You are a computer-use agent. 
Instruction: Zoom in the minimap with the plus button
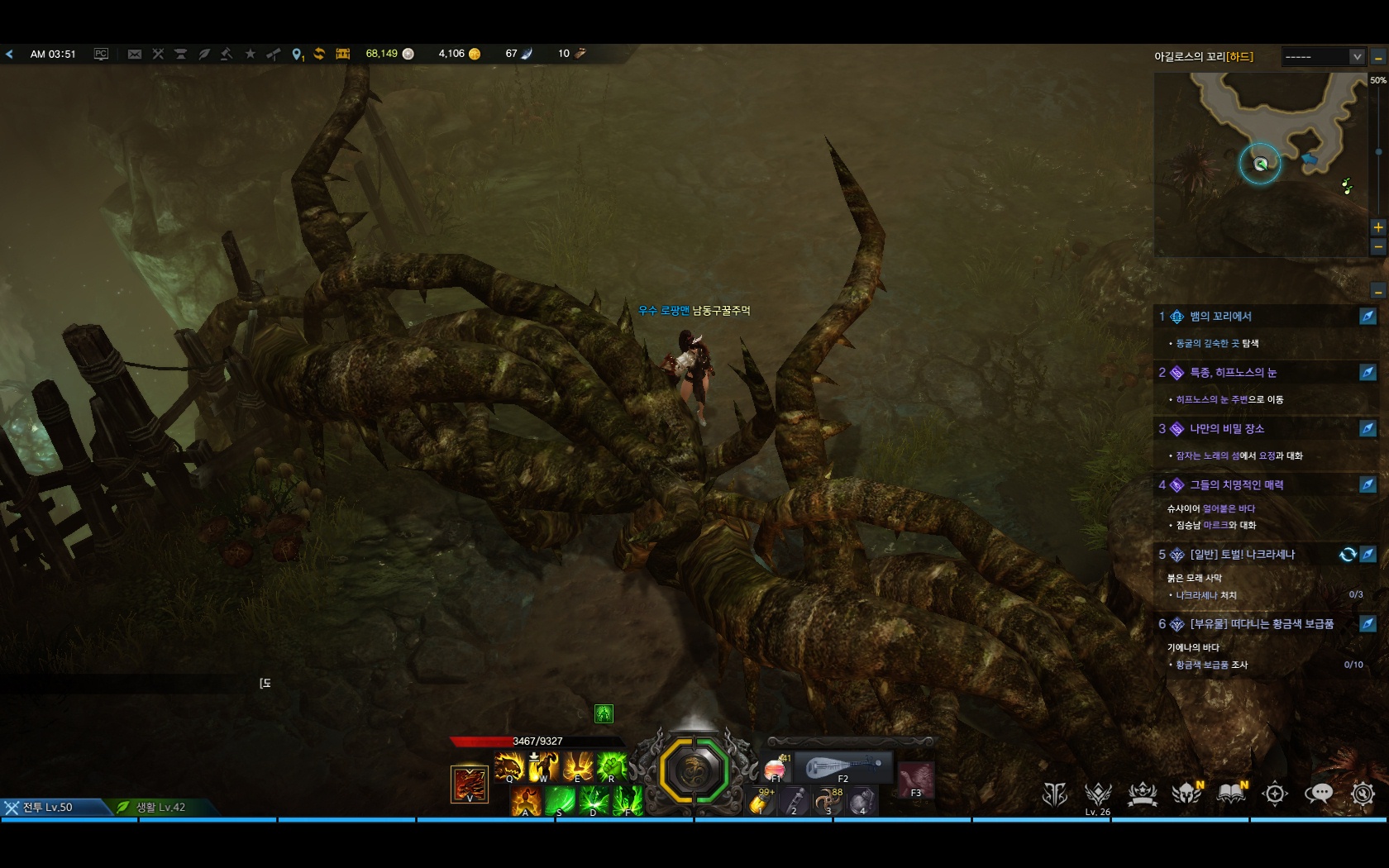point(1377,227)
